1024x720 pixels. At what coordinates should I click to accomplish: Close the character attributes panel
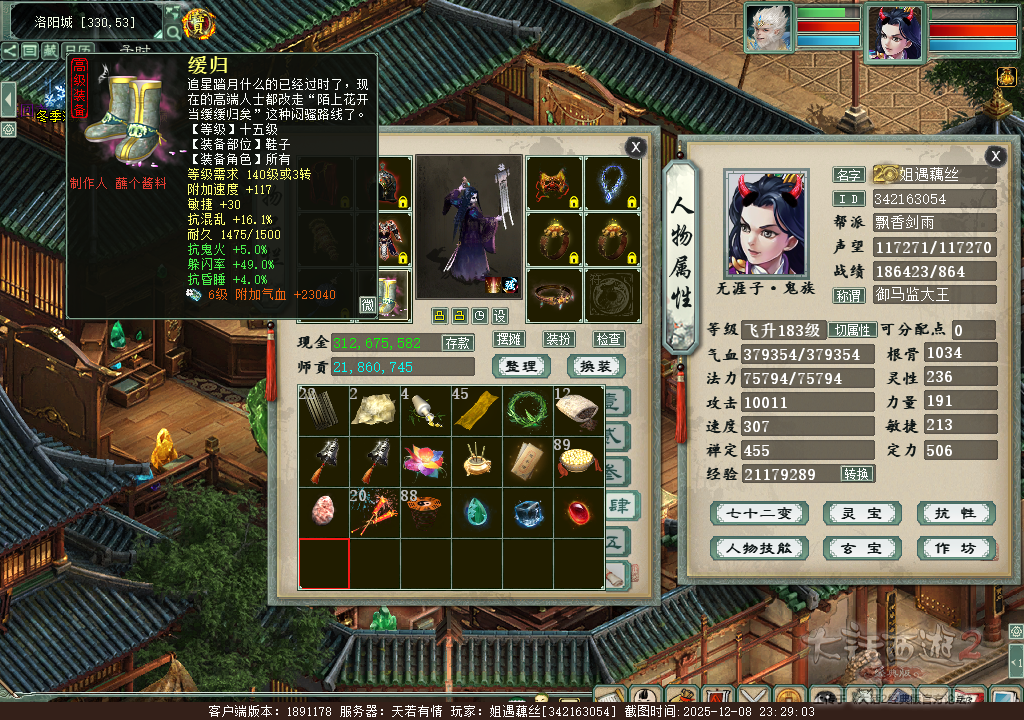tap(995, 156)
